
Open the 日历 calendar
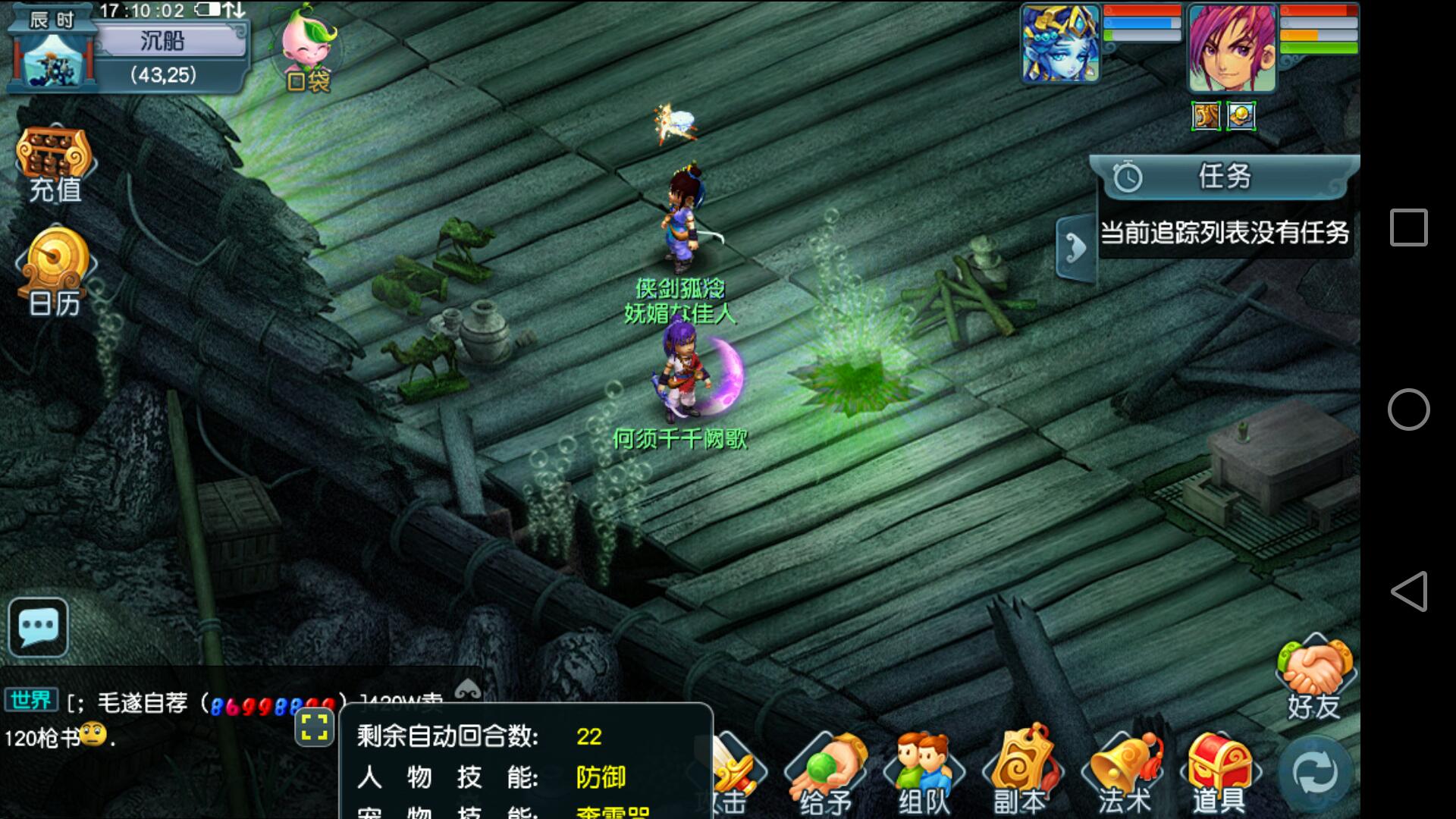(x=55, y=273)
